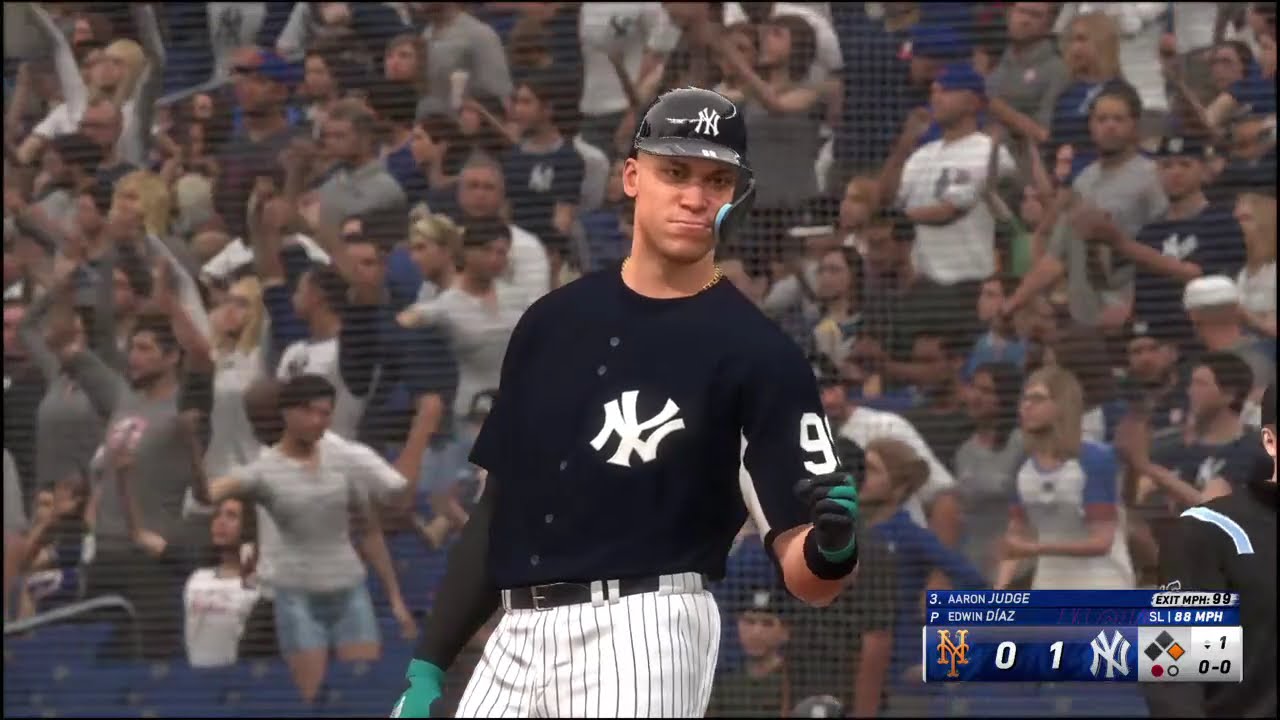This screenshot has width=1280, height=720.
Task: Click the empty out indicator circle
Action: click(x=1173, y=669)
